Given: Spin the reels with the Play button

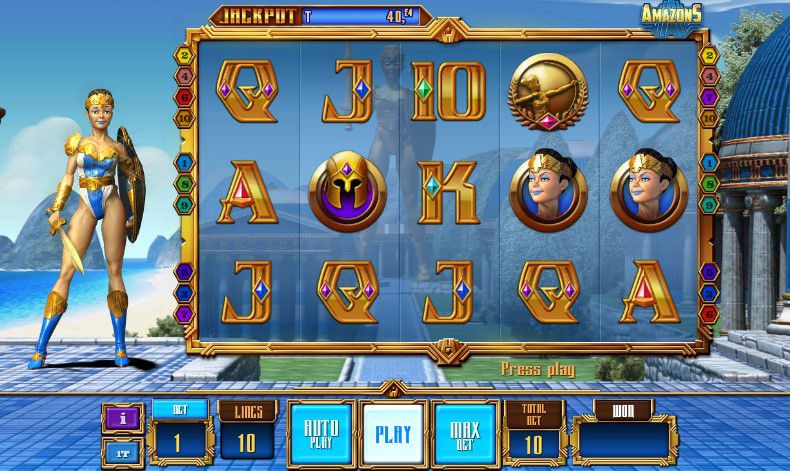Looking at the screenshot, I should pos(393,435).
